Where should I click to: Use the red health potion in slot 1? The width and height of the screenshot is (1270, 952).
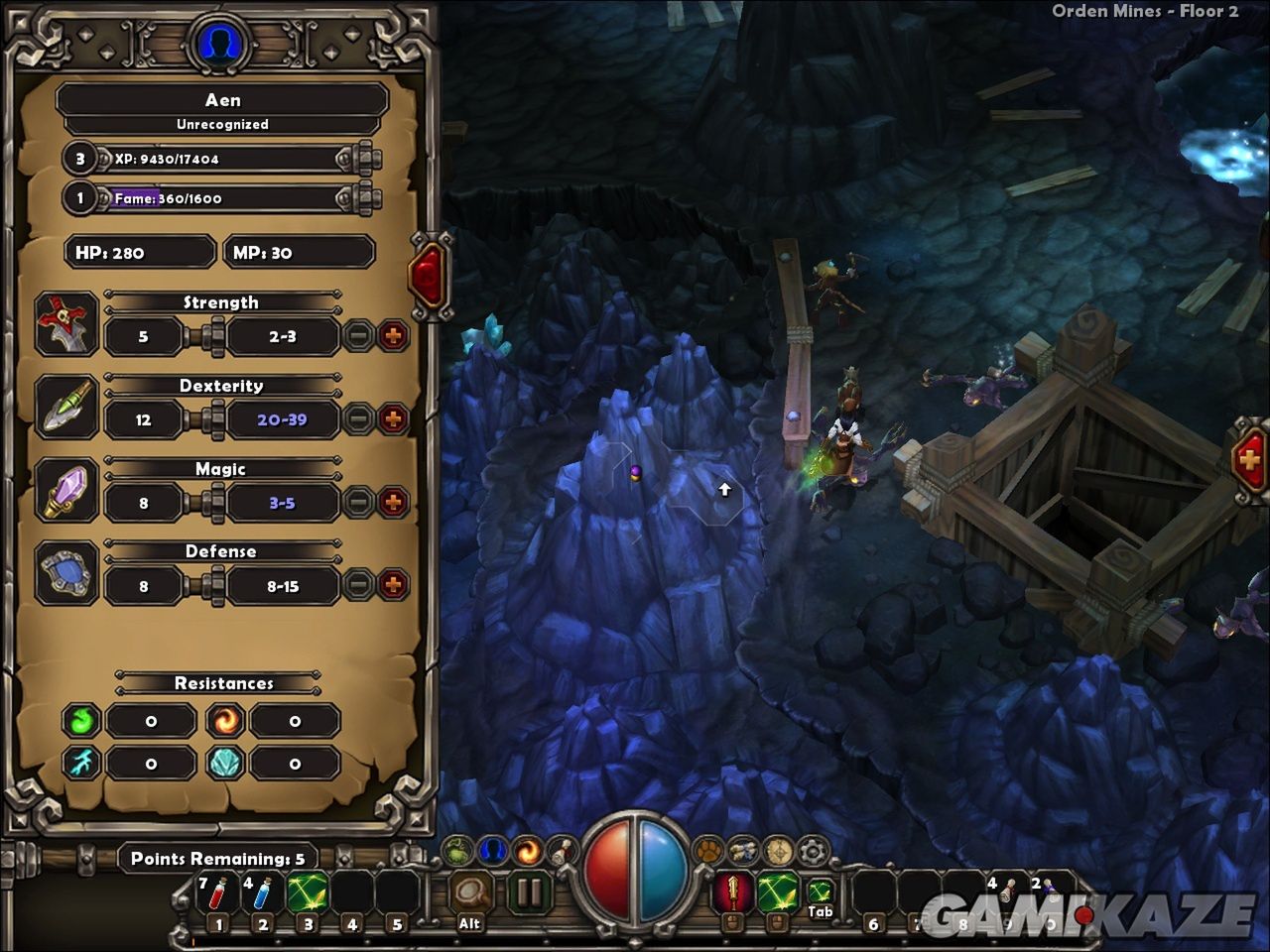217,894
